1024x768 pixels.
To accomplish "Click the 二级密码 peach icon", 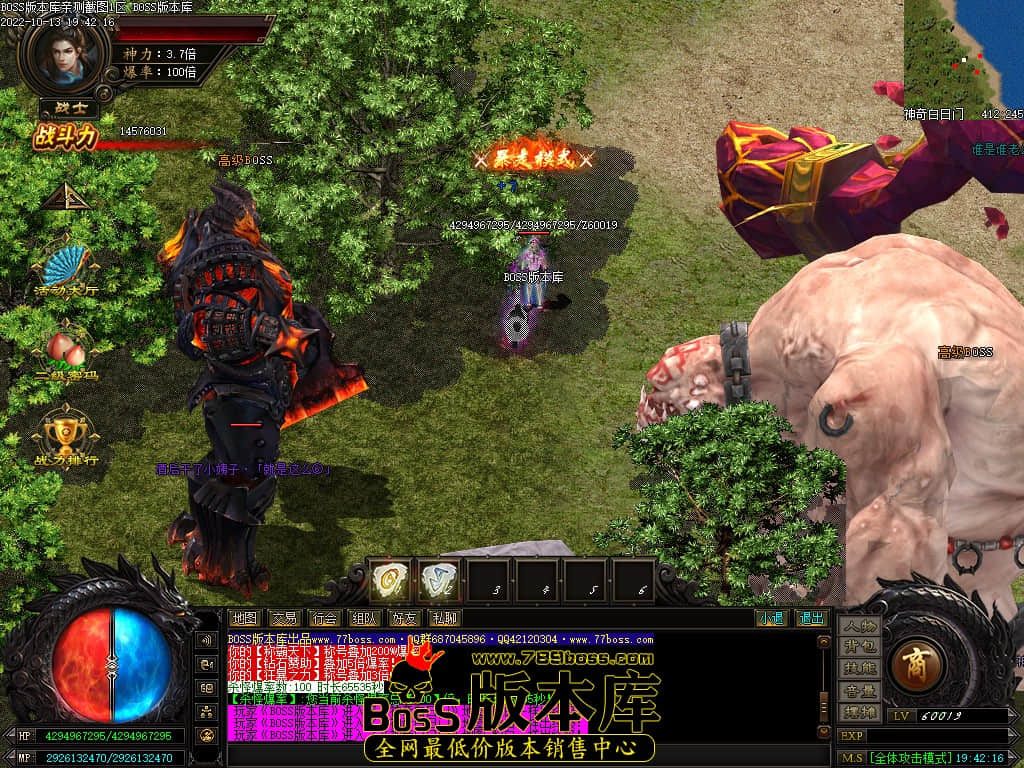I will 66,352.
